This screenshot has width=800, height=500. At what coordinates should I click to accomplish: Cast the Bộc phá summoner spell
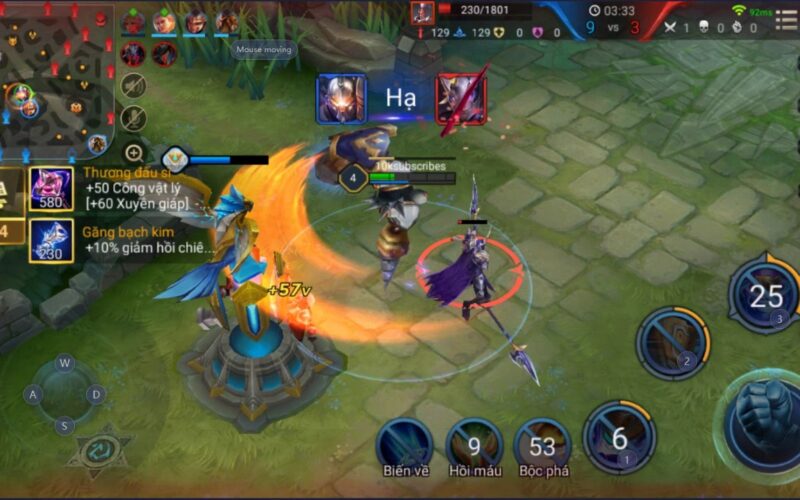point(542,444)
